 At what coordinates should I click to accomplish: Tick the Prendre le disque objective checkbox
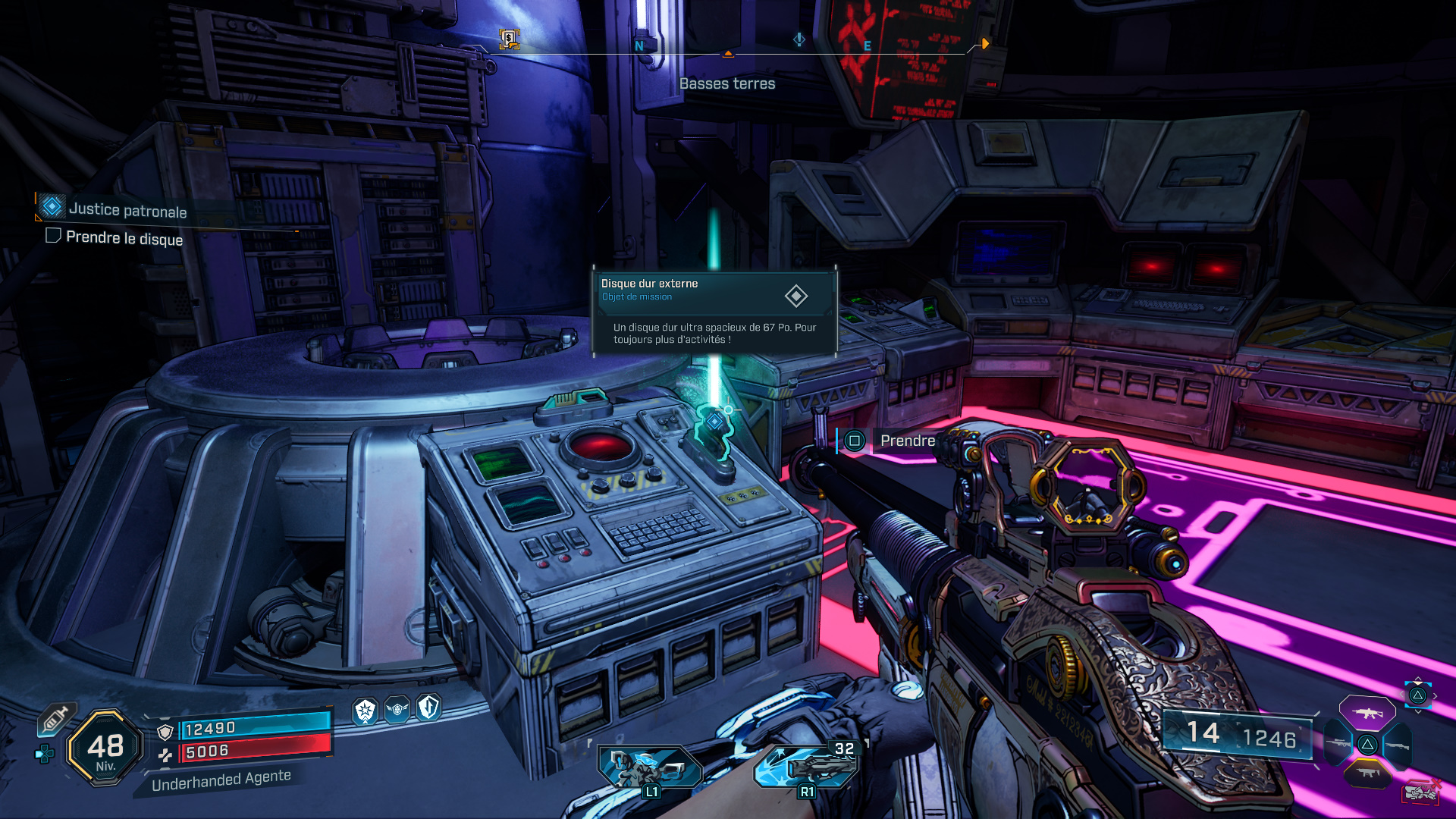coord(53,236)
